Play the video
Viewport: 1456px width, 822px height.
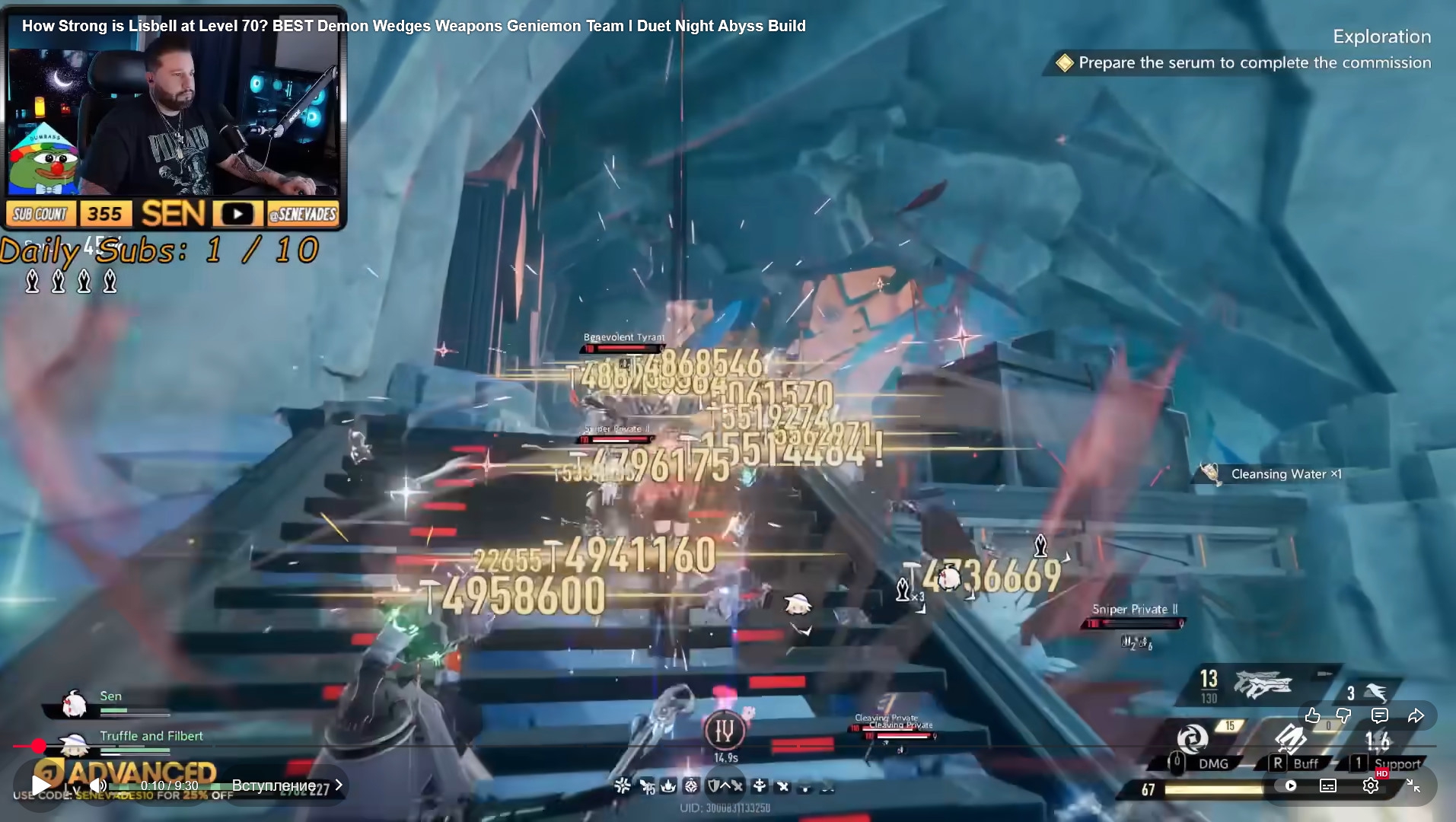pyautogui.click(x=41, y=785)
